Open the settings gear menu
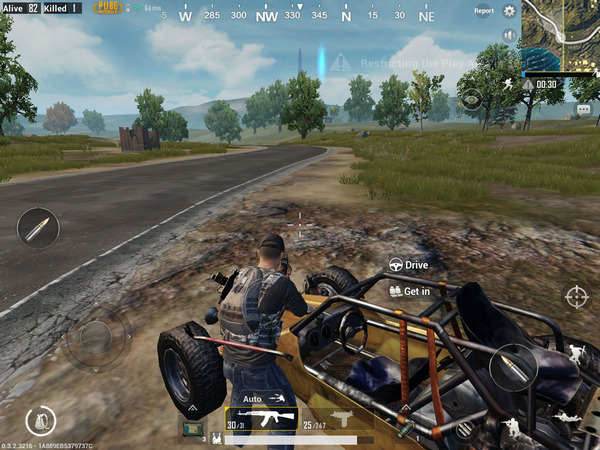 coord(509,11)
